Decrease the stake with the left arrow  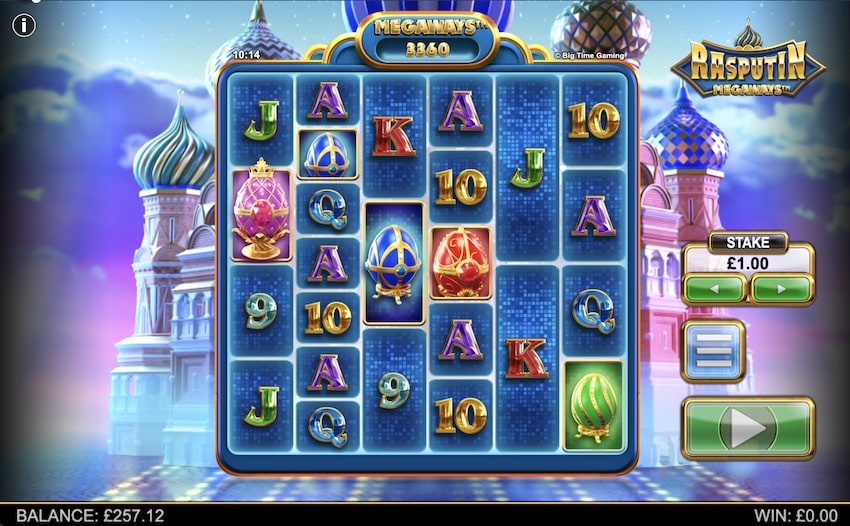714,289
